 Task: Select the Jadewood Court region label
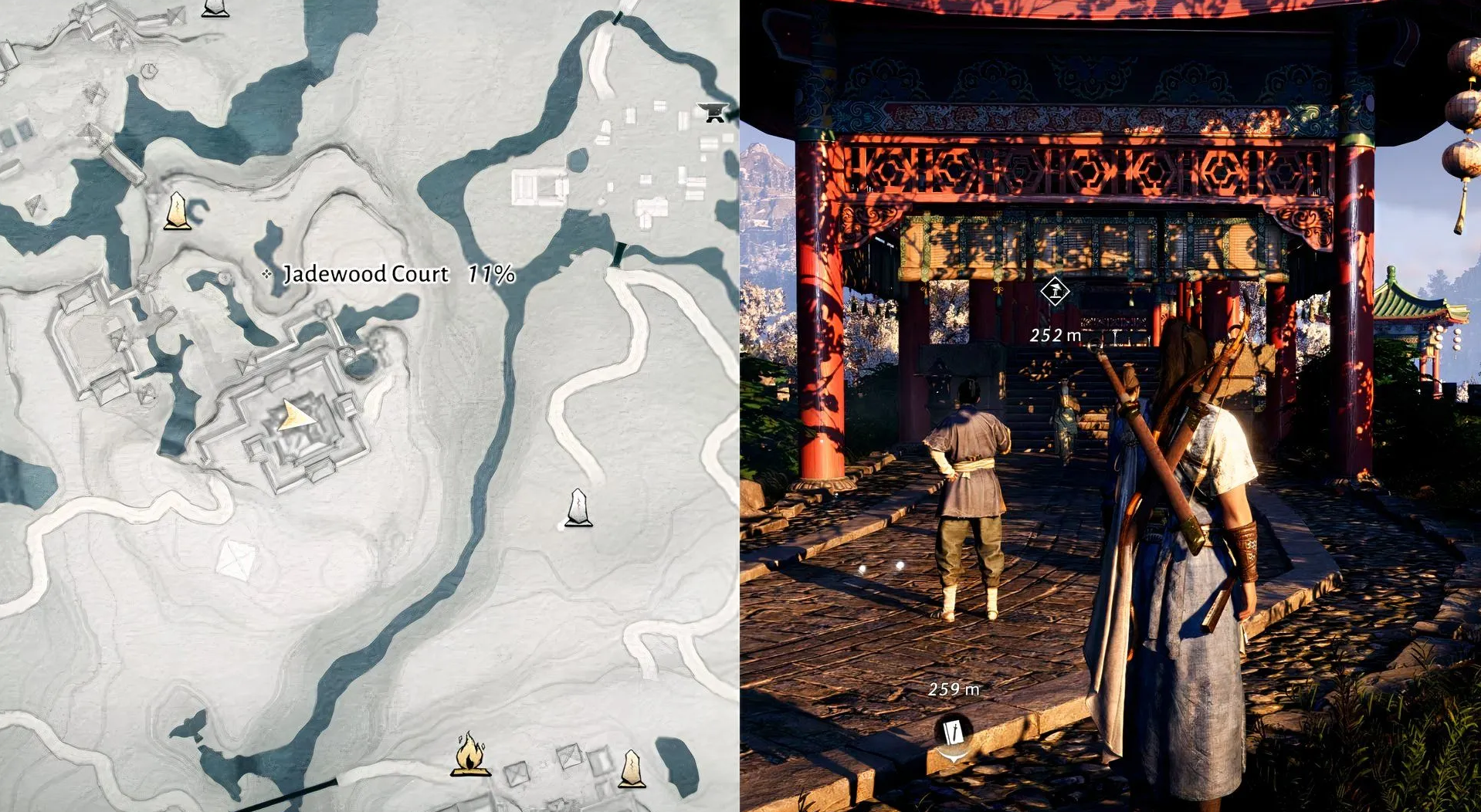pos(366,274)
